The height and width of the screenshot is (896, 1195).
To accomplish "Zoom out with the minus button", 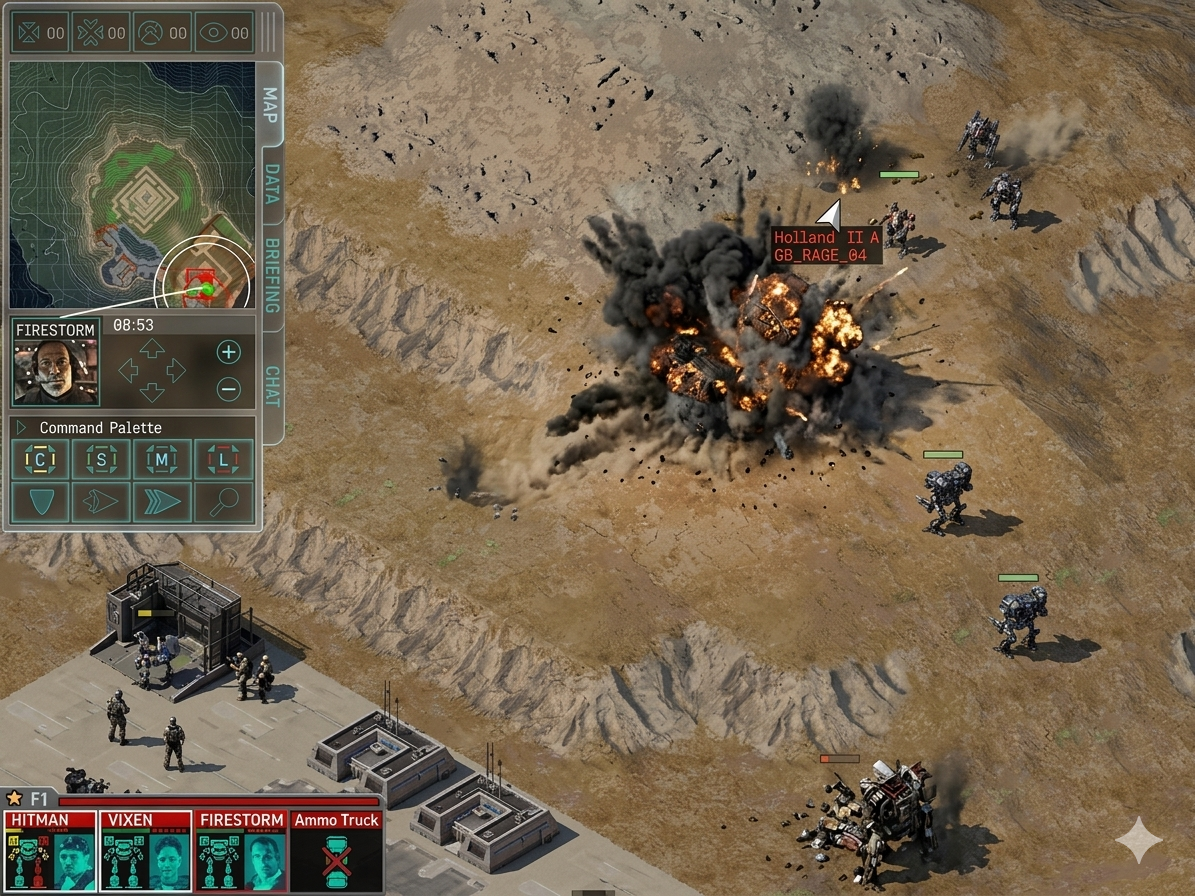I will (x=229, y=389).
